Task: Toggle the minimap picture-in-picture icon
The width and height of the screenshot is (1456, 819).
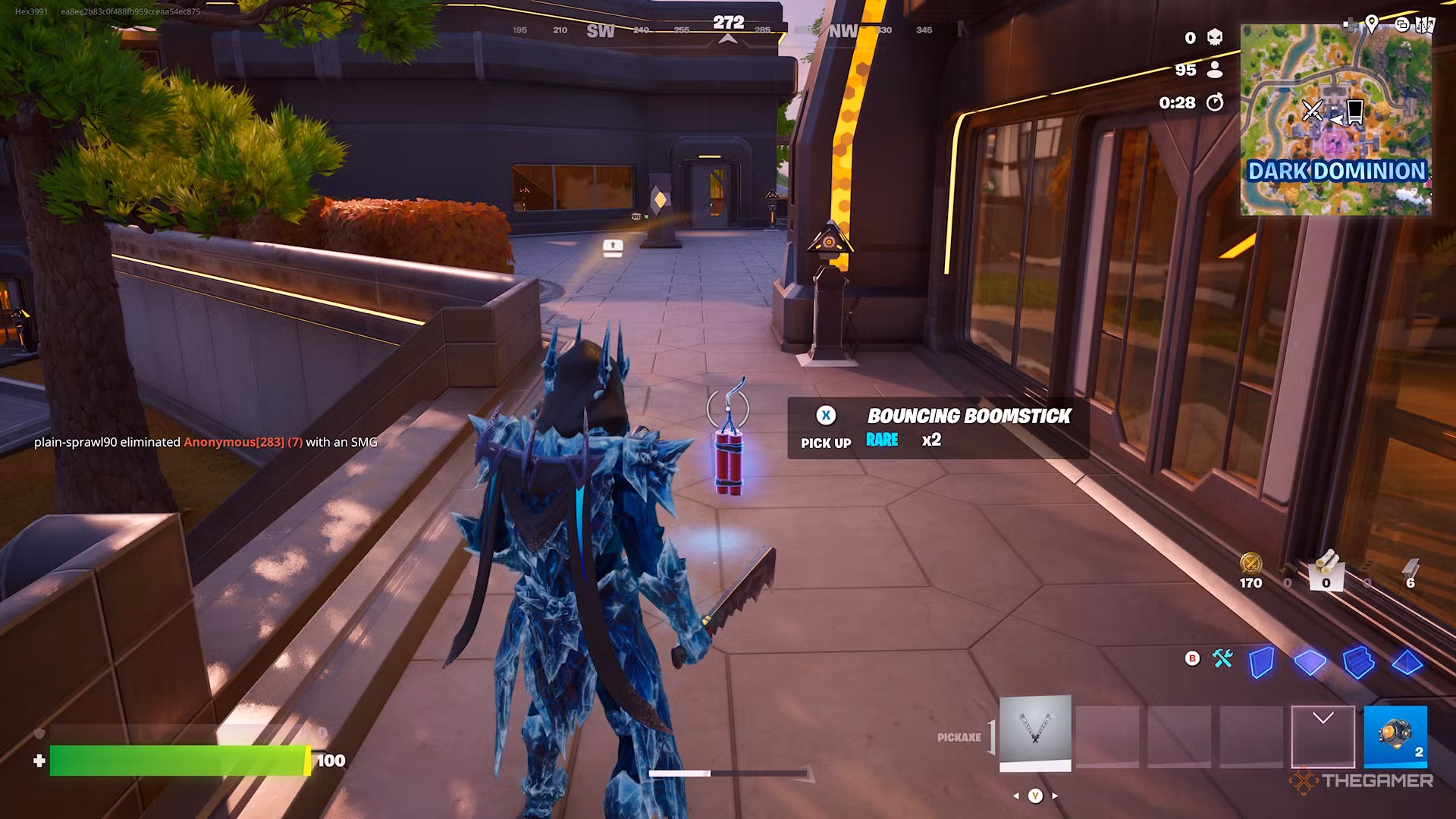Action: pyautogui.click(x=1401, y=25)
